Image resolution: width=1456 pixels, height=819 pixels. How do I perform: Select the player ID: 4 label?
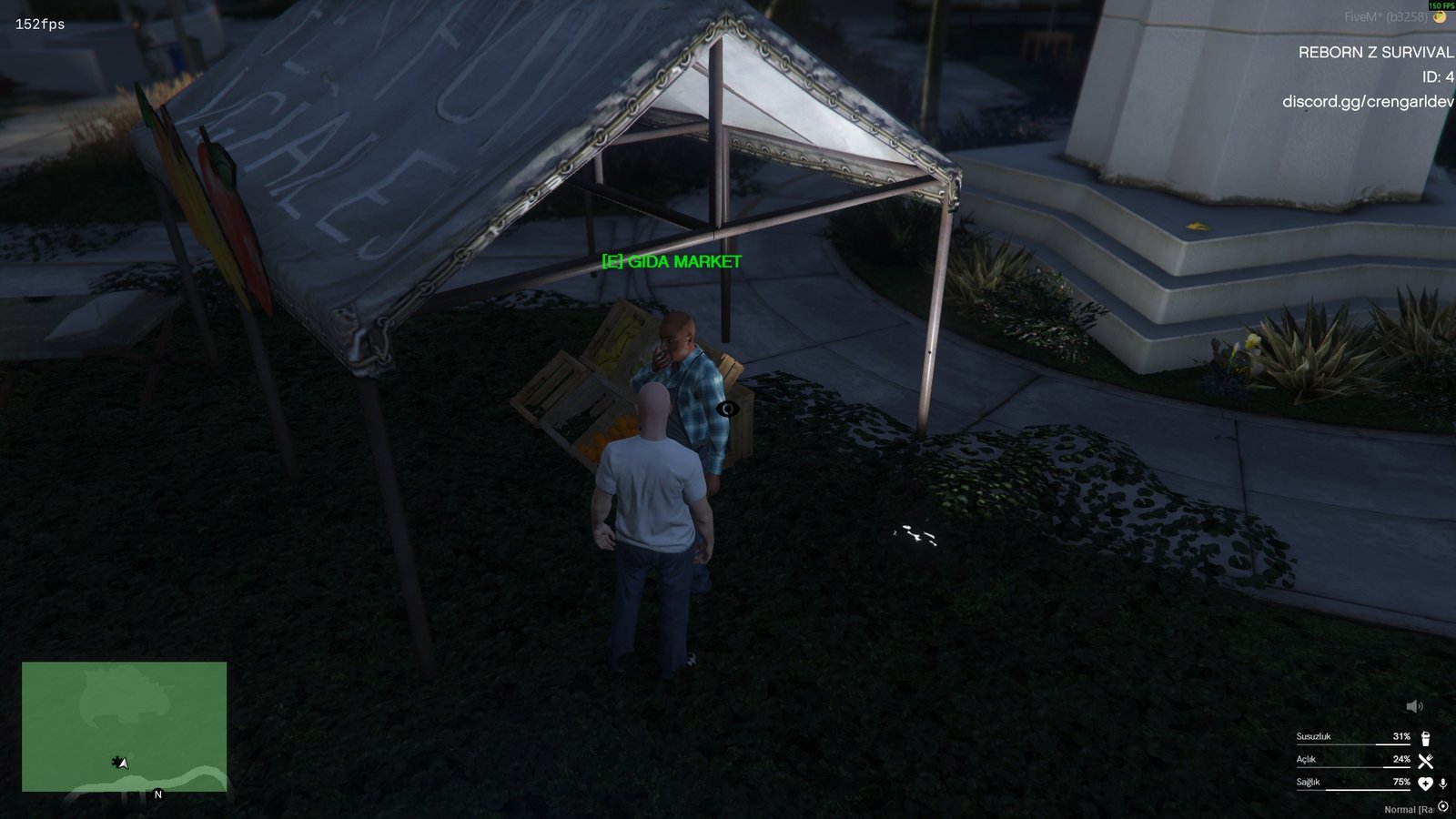(1435, 78)
